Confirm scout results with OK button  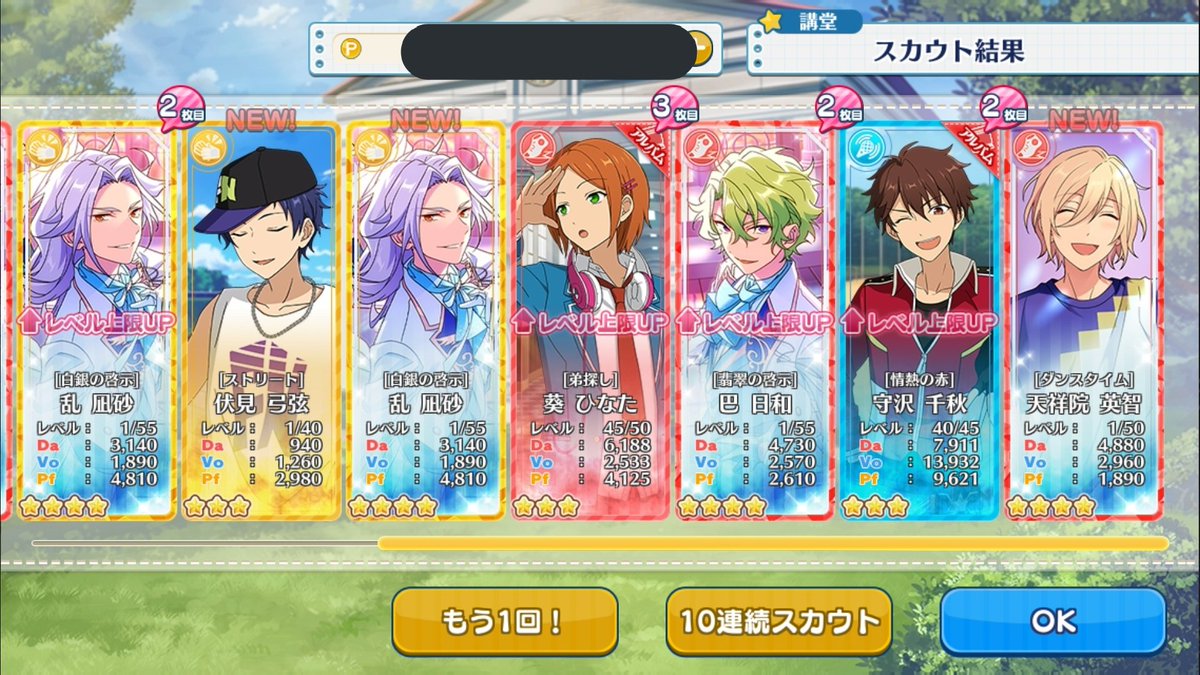(x=1053, y=621)
